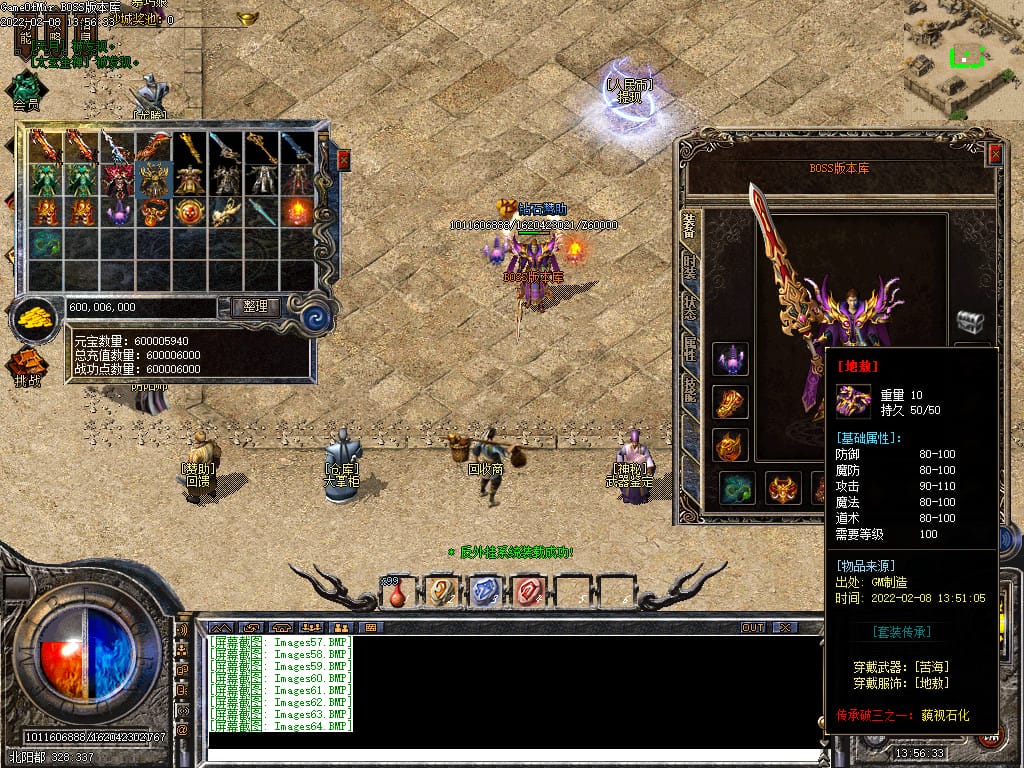Close the inventory bag window

344,160
